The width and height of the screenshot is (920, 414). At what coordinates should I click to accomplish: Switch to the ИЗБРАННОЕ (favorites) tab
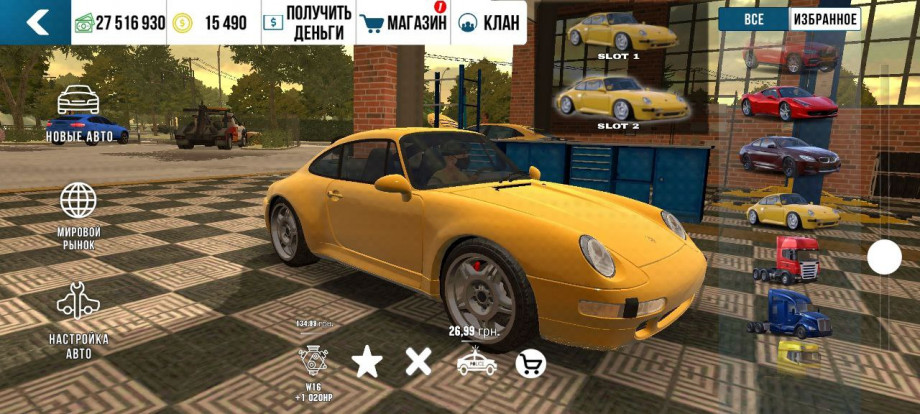click(x=825, y=20)
